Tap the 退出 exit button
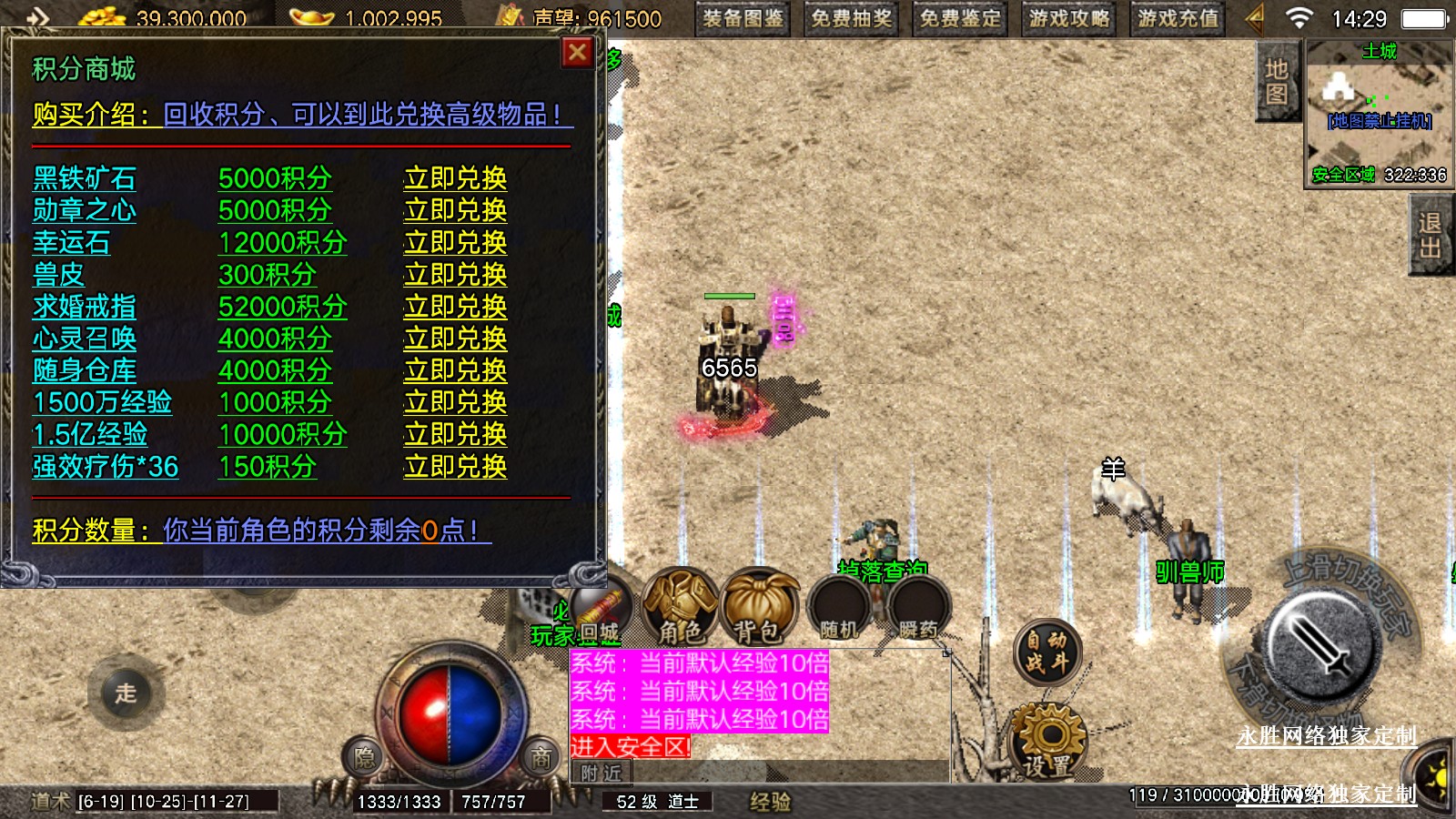The width and height of the screenshot is (1456, 819). point(1430,236)
